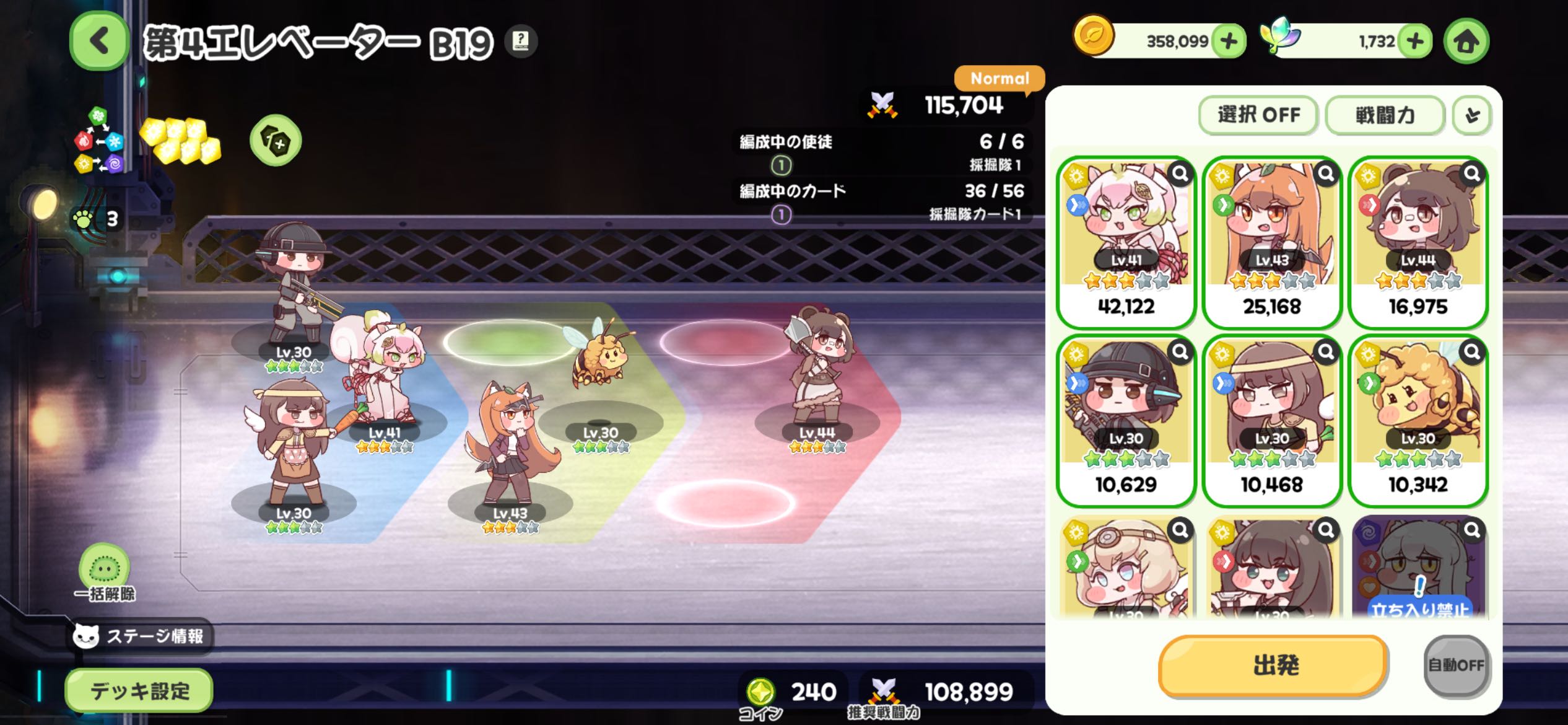Choose the helmeted soldier Lv.30 card
The height and width of the screenshot is (725, 1568).
(1126, 420)
